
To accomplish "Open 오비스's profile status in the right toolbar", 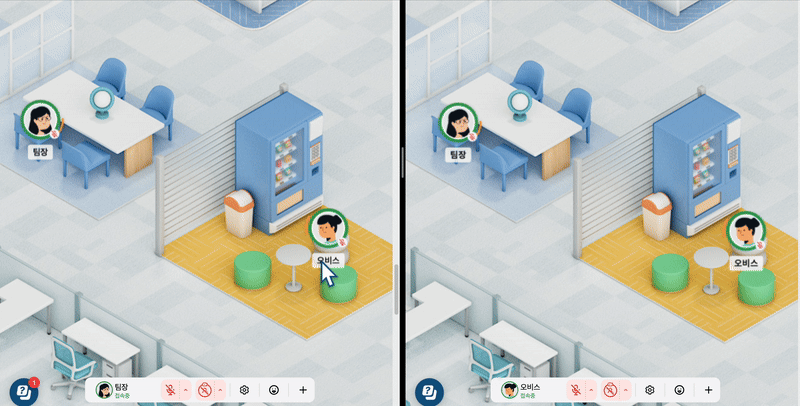I will (524, 389).
